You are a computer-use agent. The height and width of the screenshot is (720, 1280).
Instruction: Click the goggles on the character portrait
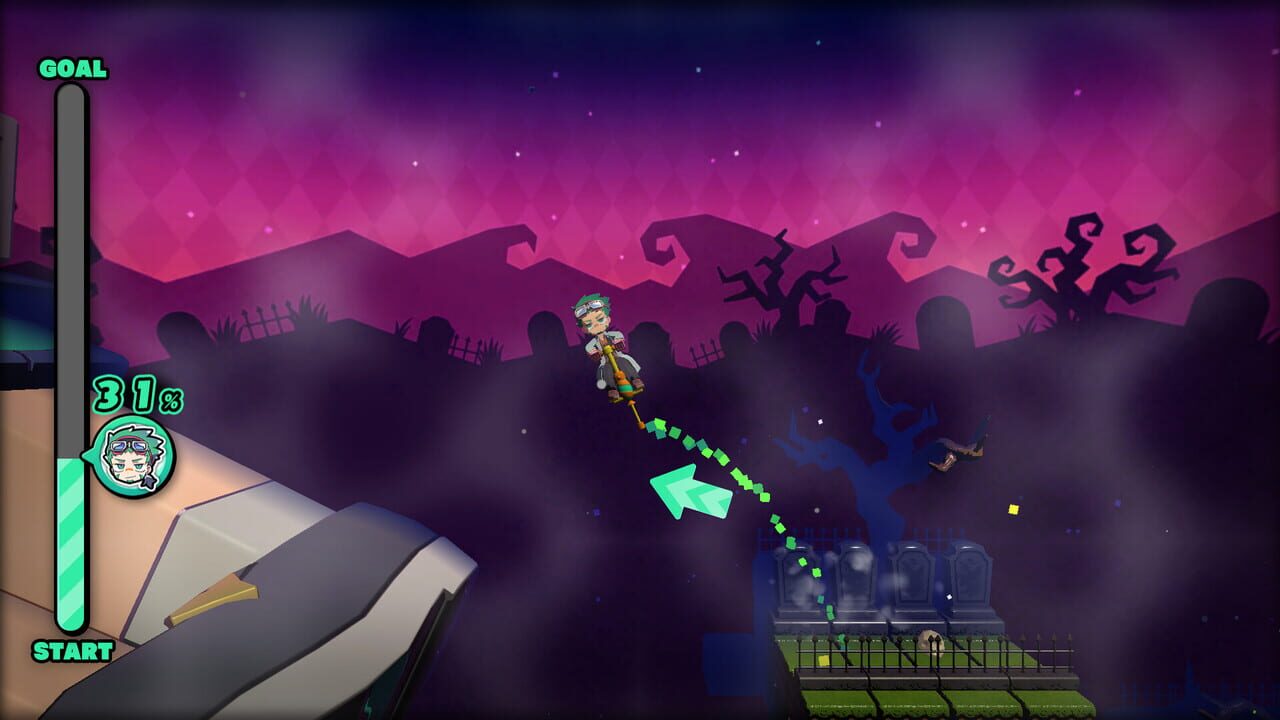128,445
